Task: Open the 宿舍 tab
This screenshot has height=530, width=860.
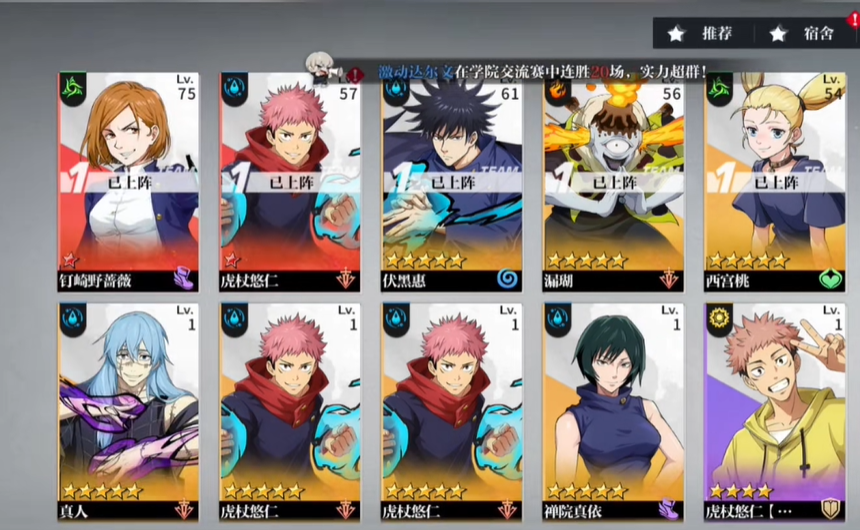Action: click(x=806, y=33)
